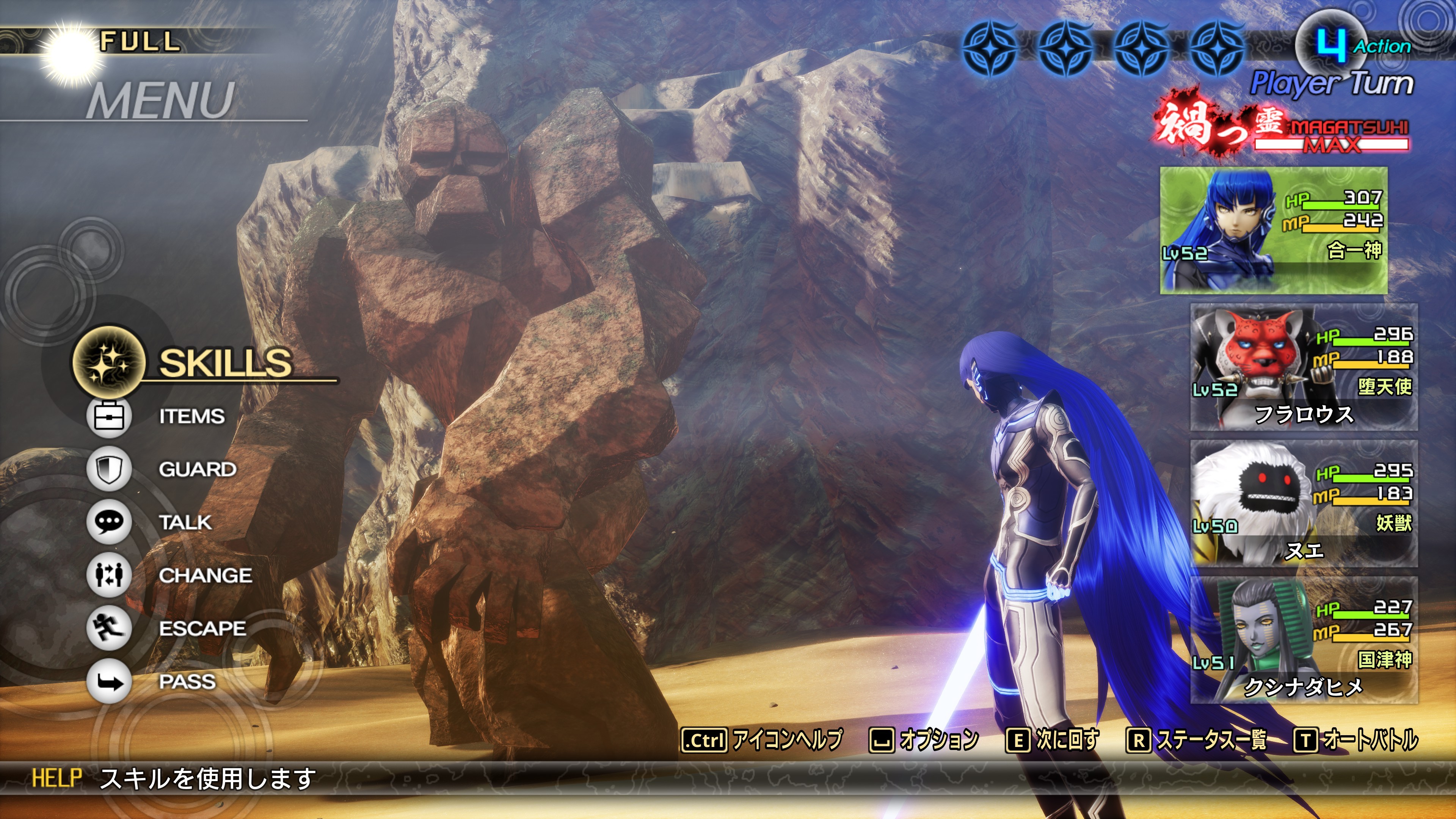Choose the GUARD command
The width and height of the screenshot is (1456, 819).
coord(197,469)
